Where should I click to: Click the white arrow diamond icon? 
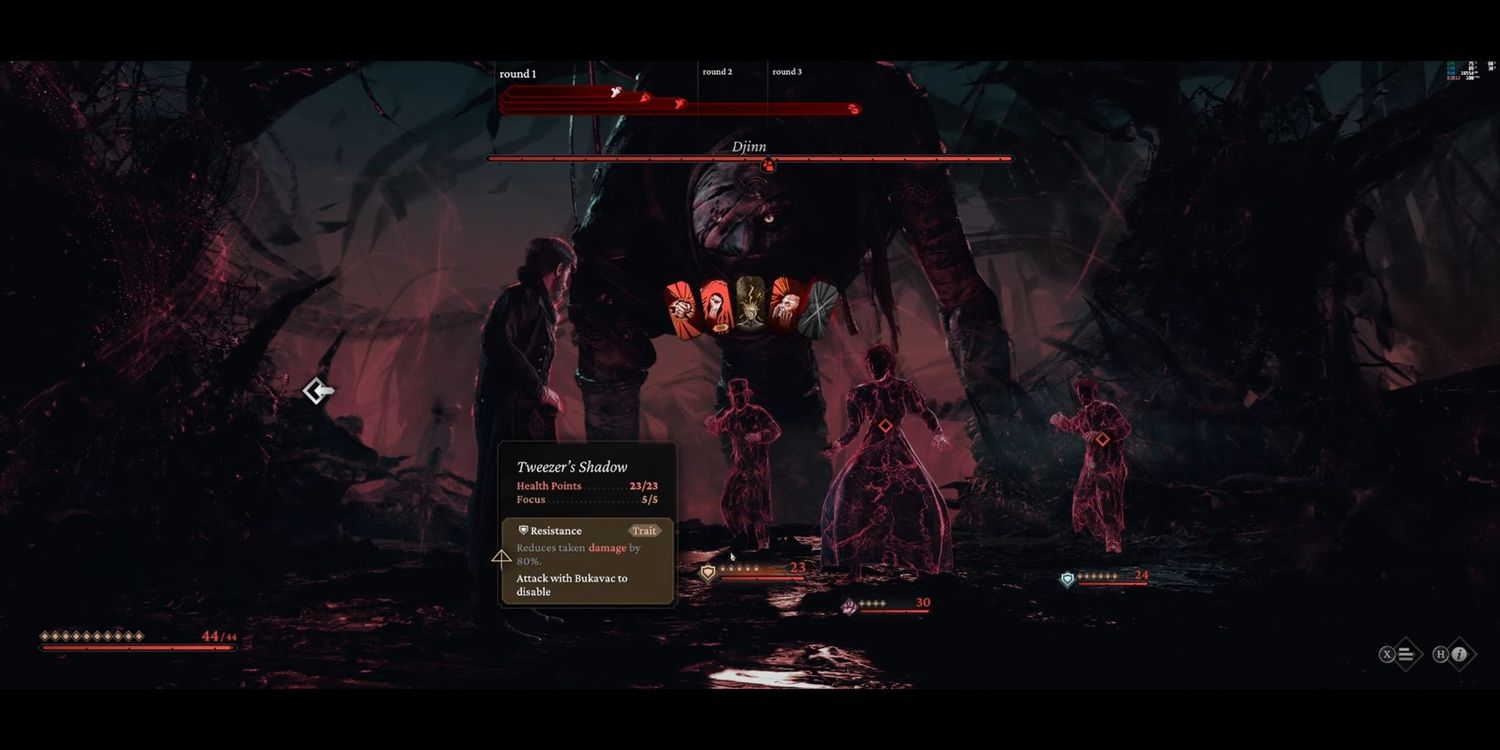(x=318, y=391)
